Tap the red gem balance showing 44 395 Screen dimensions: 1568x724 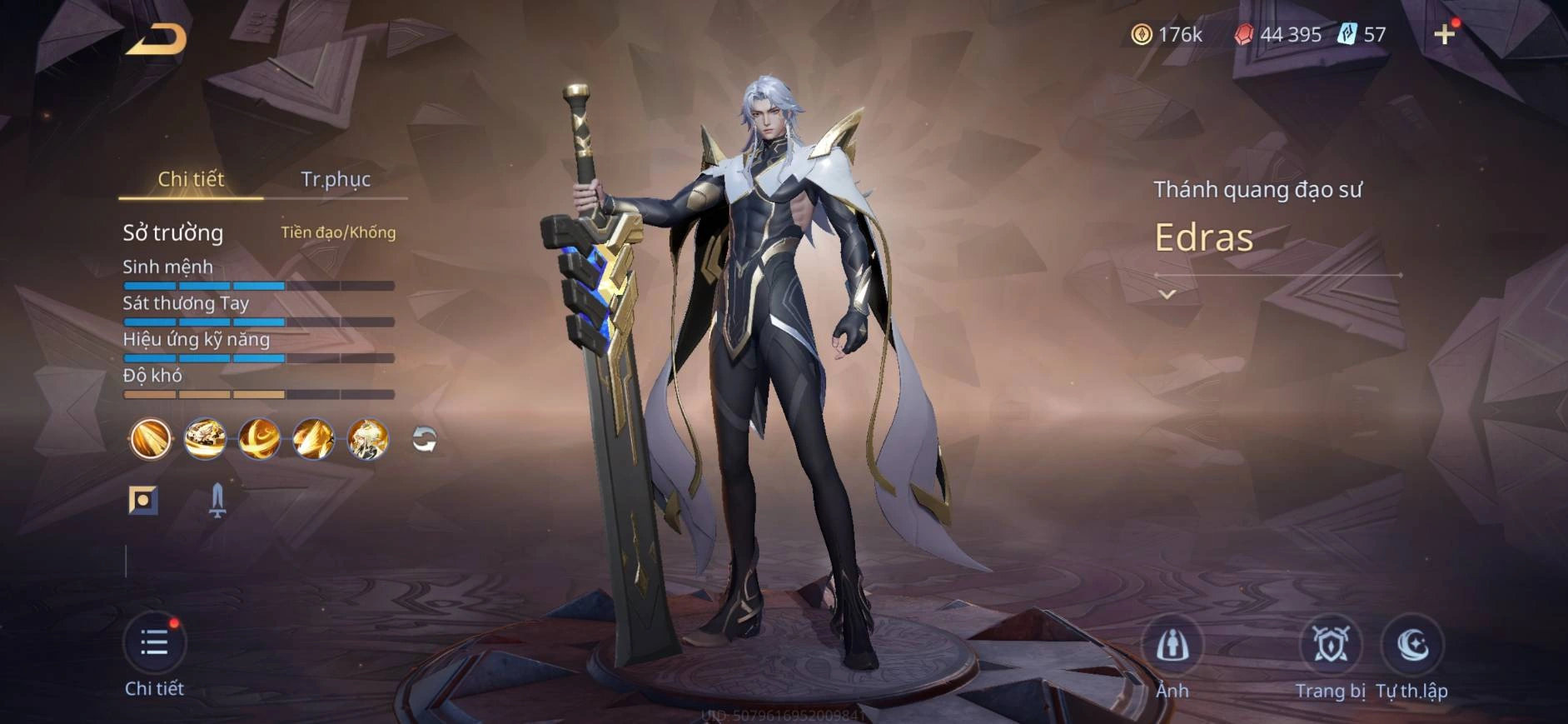[x=1281, y=35]
